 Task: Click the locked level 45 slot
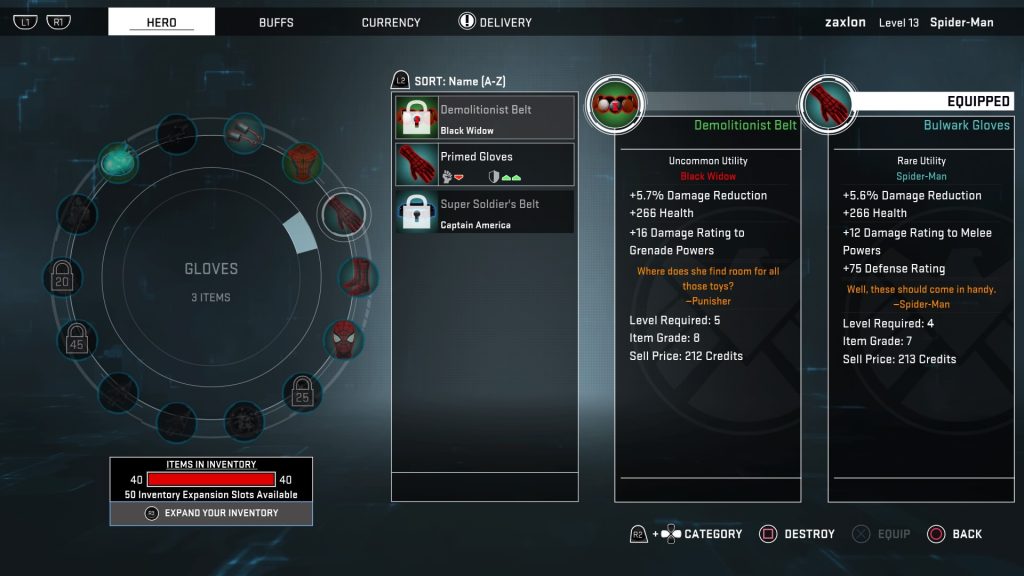click(77, 341)
